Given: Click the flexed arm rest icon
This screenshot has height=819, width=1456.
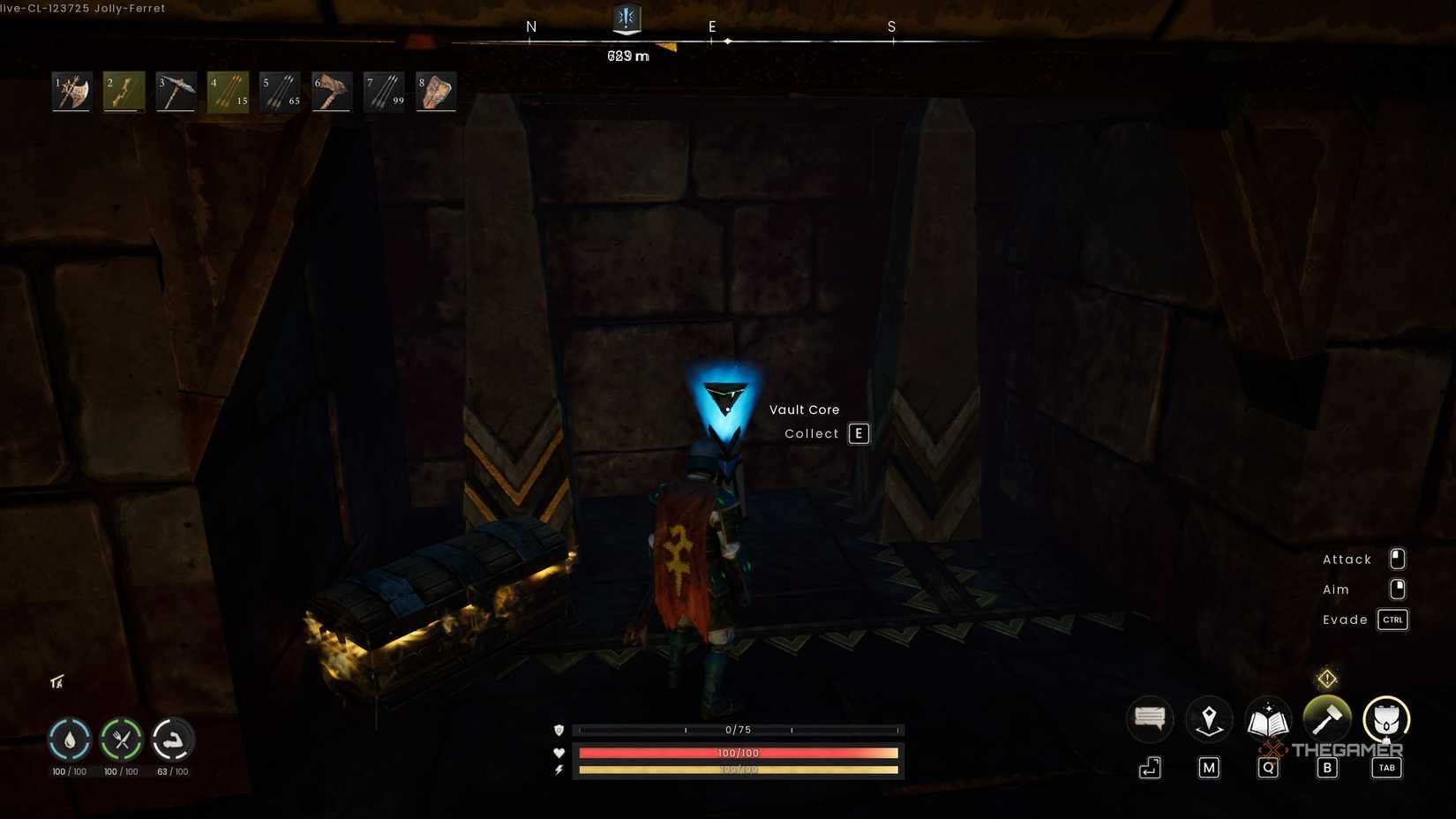Looking at the screenshot, I should coord(175,741).
